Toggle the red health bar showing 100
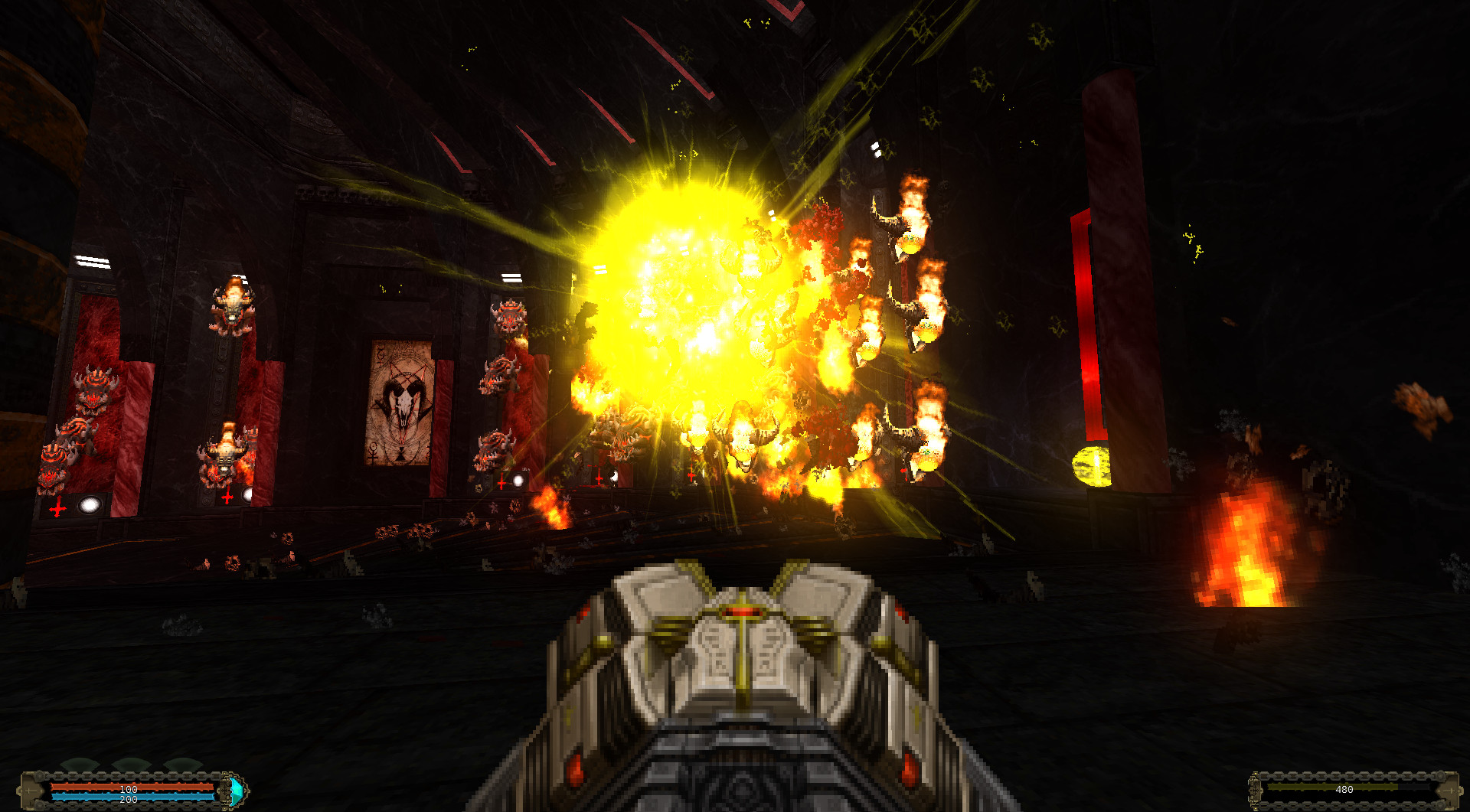Viewport: 1470px width, 812px height. 130,788
